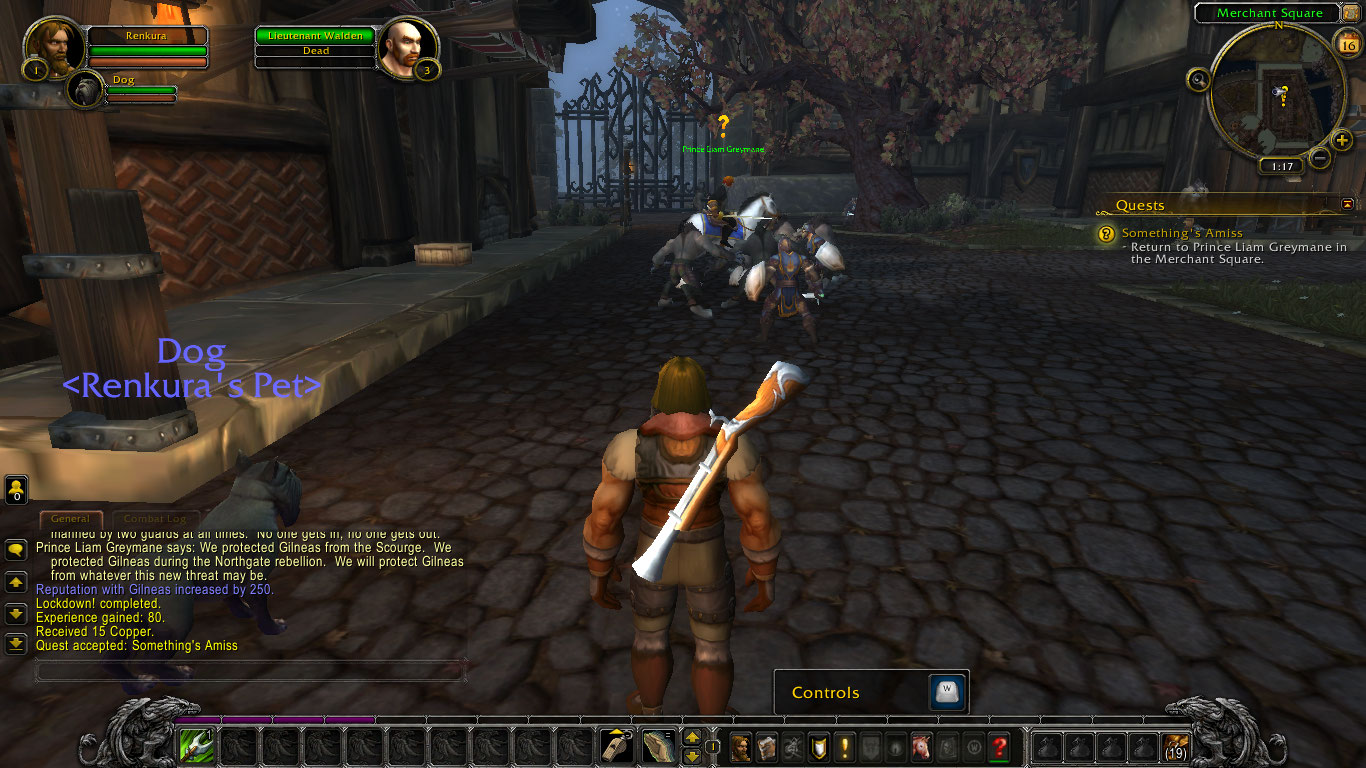Select Renkura's player portrait
1366x768 pixels.
pos(55,47)
